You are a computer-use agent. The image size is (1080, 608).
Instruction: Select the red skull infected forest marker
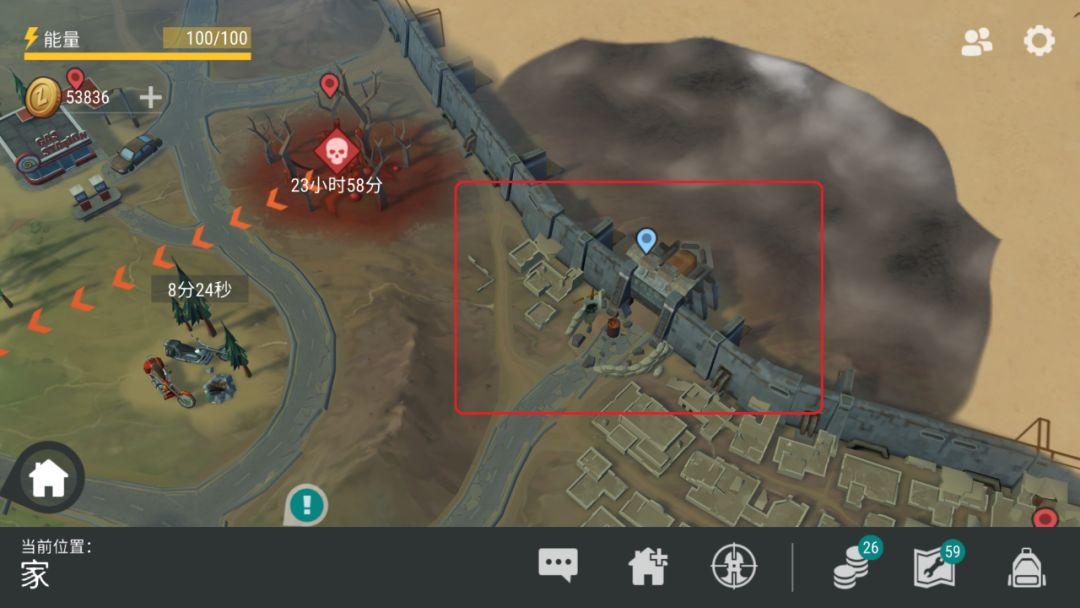click(x=337, y=151)
